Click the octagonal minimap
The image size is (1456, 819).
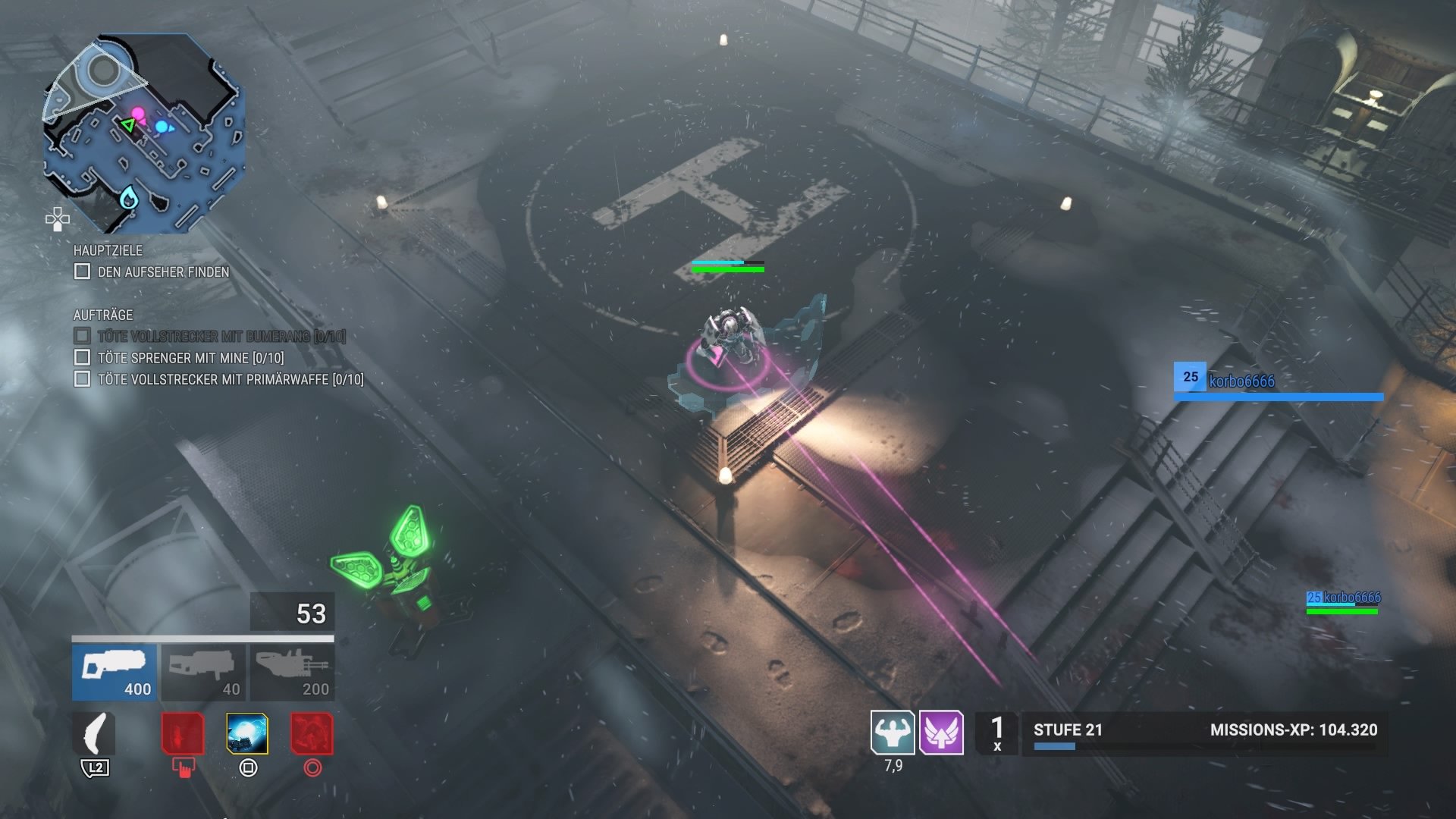(x=144, y=133)
